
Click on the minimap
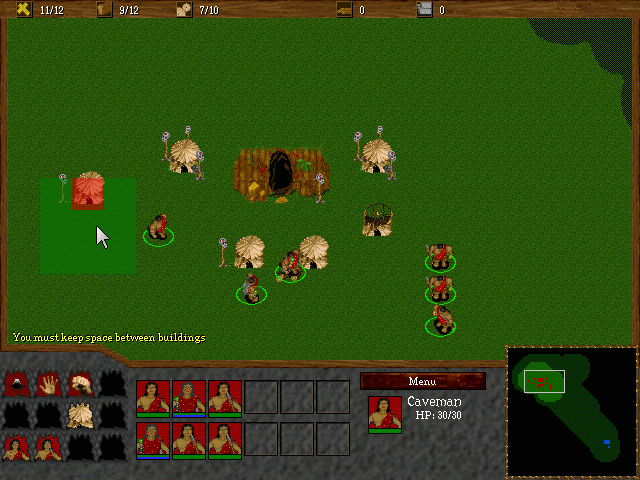571,411
